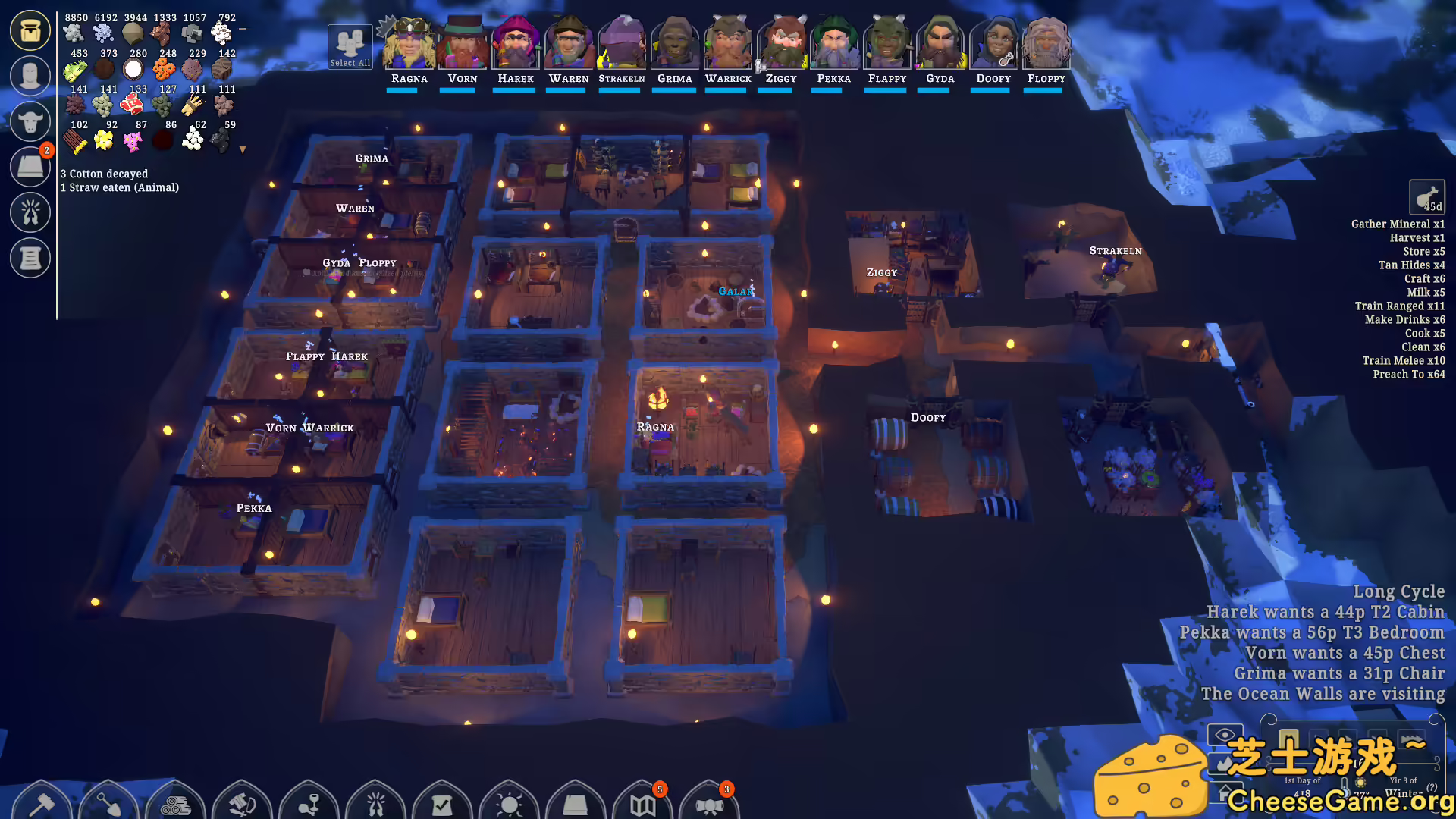Select Harek's portrait
The width and height of the screenshot is (1456, 819).
pos(516,44)
